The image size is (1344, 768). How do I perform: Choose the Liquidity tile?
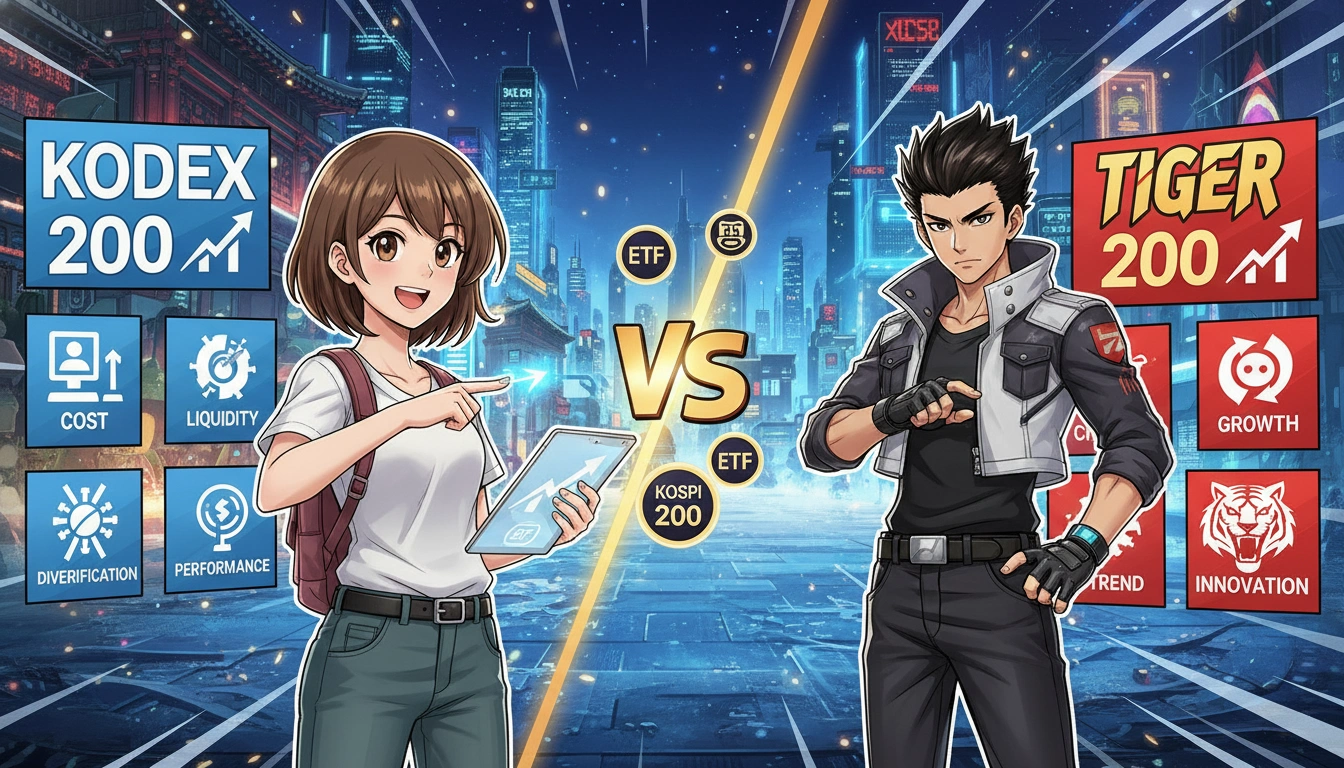221,380
